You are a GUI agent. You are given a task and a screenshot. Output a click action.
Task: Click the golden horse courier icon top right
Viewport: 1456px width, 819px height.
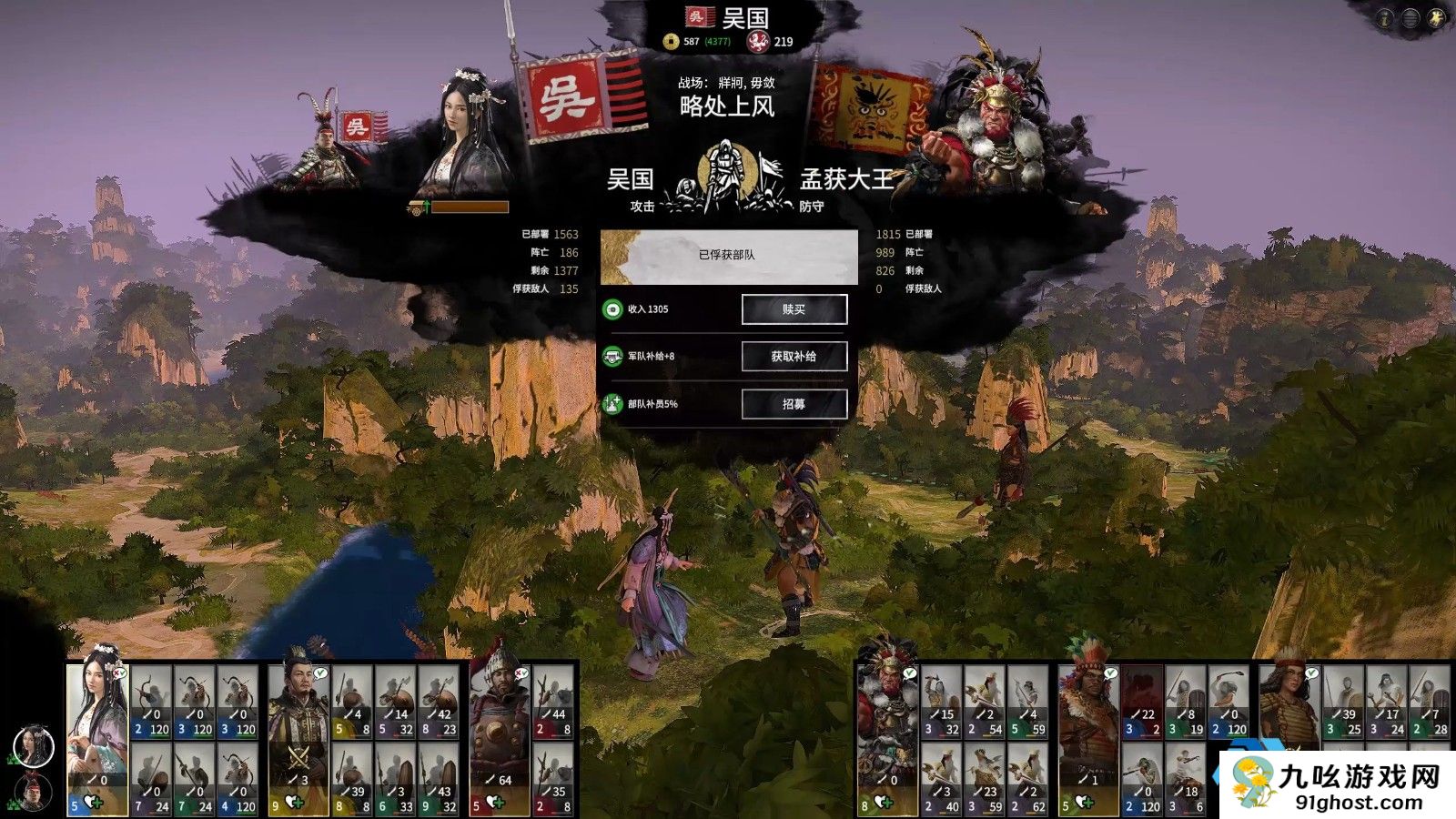tap(1437, 18)
